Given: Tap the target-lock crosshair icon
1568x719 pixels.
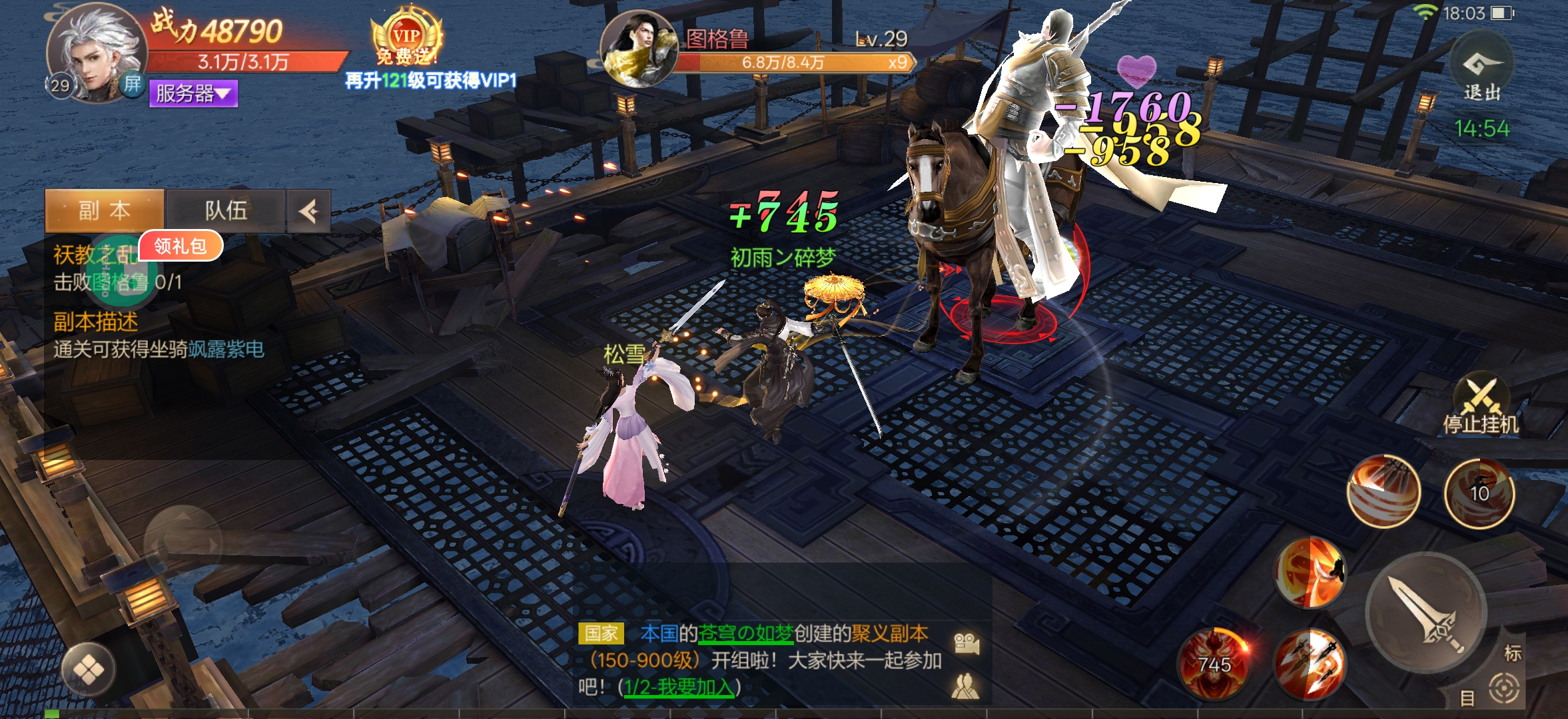Looking at the screenshot, I should (1503, 688).
